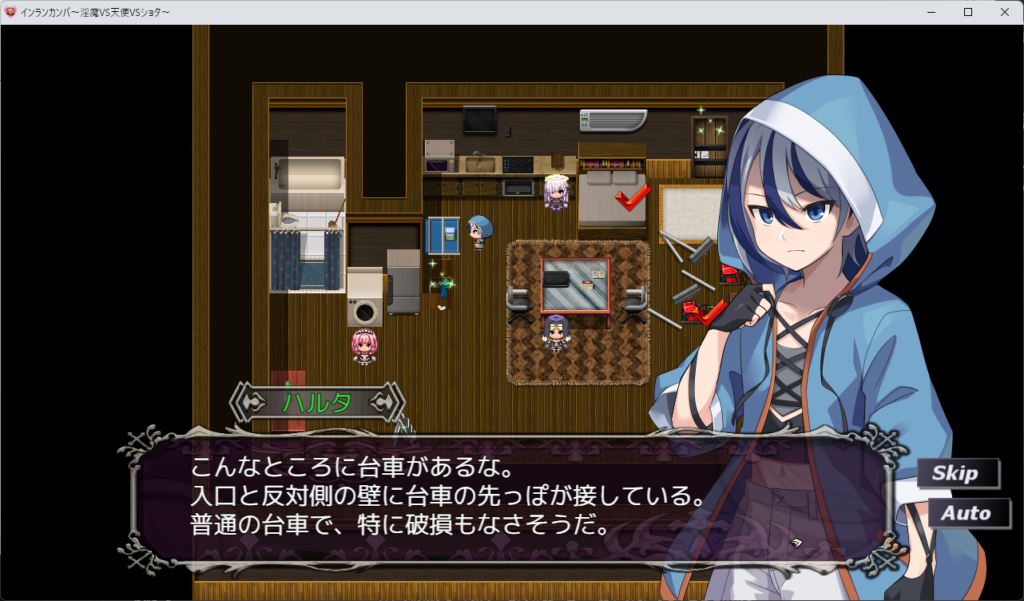Click the Skip dialogue button
The height and width of the screenshot is (601, 1024).
956,473
